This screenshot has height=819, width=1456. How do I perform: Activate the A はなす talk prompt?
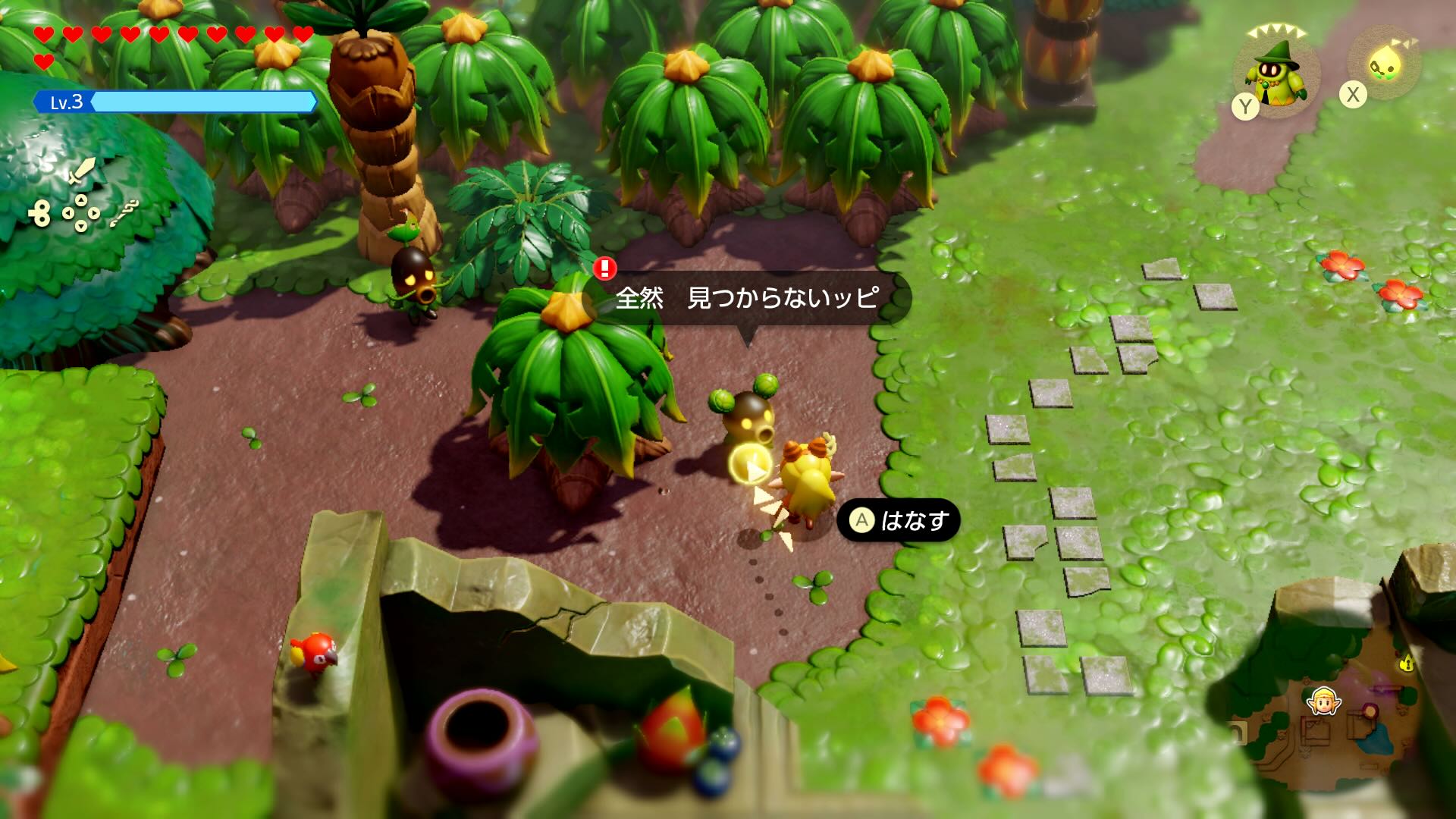click(x=899, y=521)
